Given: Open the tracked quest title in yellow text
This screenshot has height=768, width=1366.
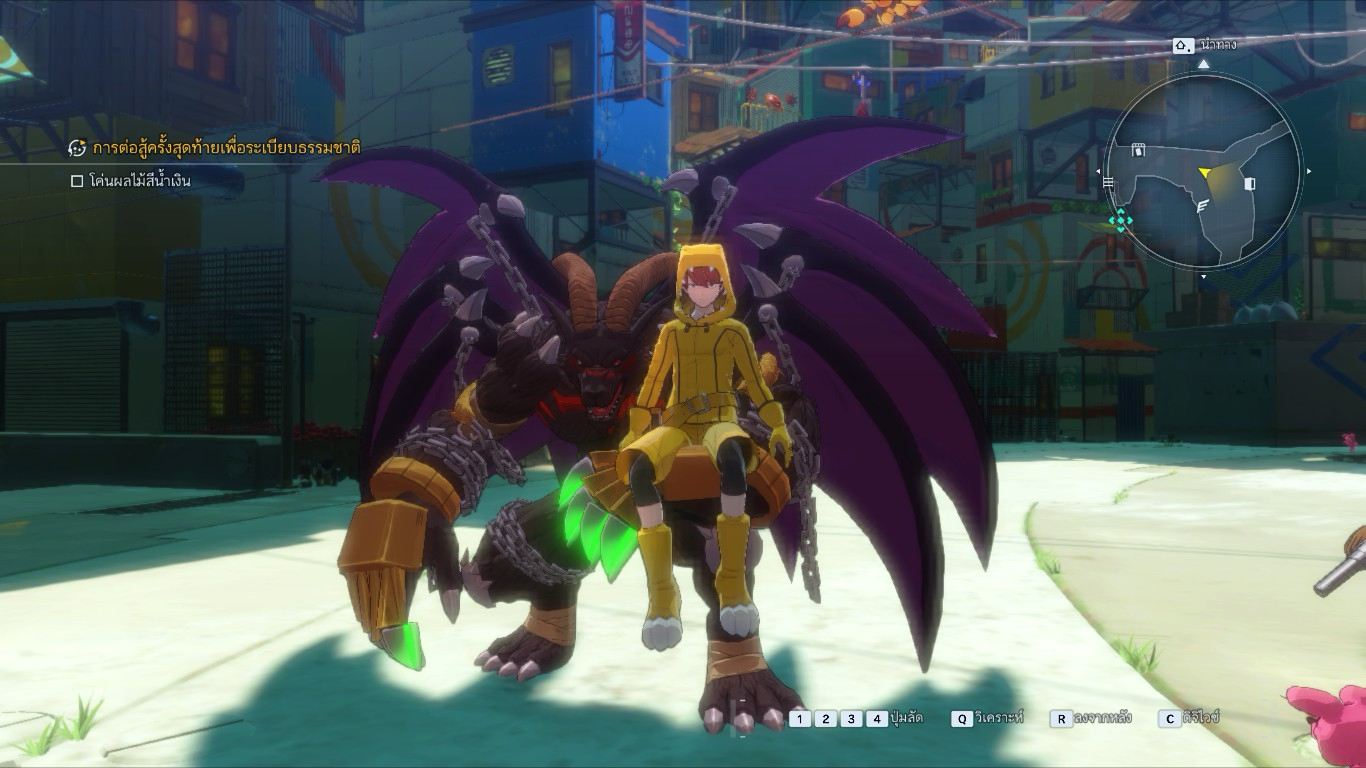Looking at the screenshot, I should coord(226,148).
